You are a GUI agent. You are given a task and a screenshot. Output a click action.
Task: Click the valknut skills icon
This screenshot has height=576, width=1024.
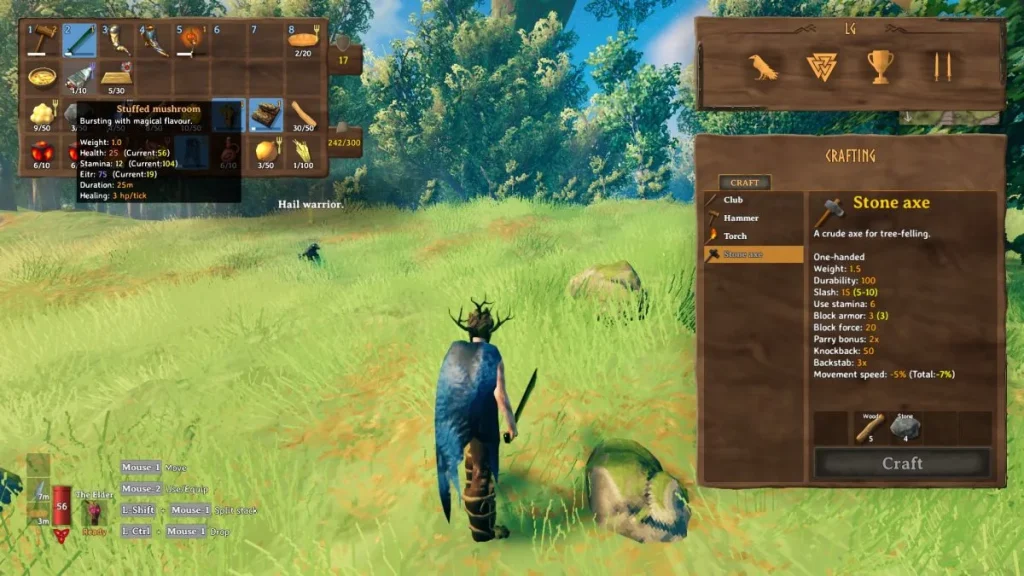pyautogui.click(x=821, y=67)
